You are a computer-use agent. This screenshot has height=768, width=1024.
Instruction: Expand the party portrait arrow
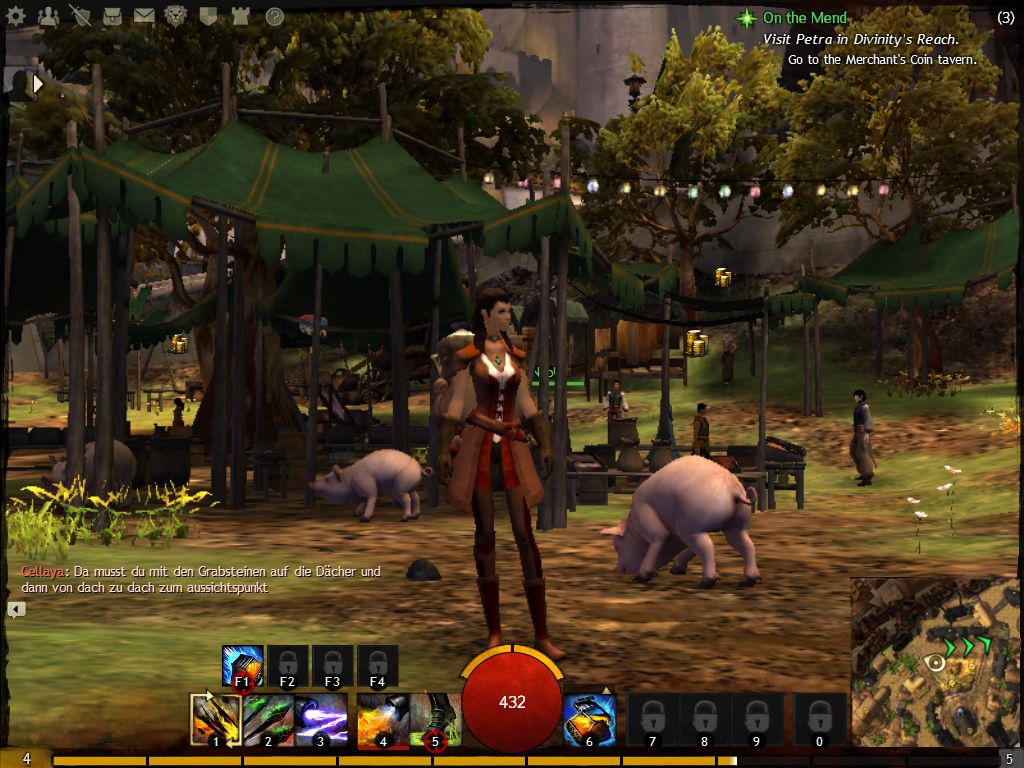39,85
